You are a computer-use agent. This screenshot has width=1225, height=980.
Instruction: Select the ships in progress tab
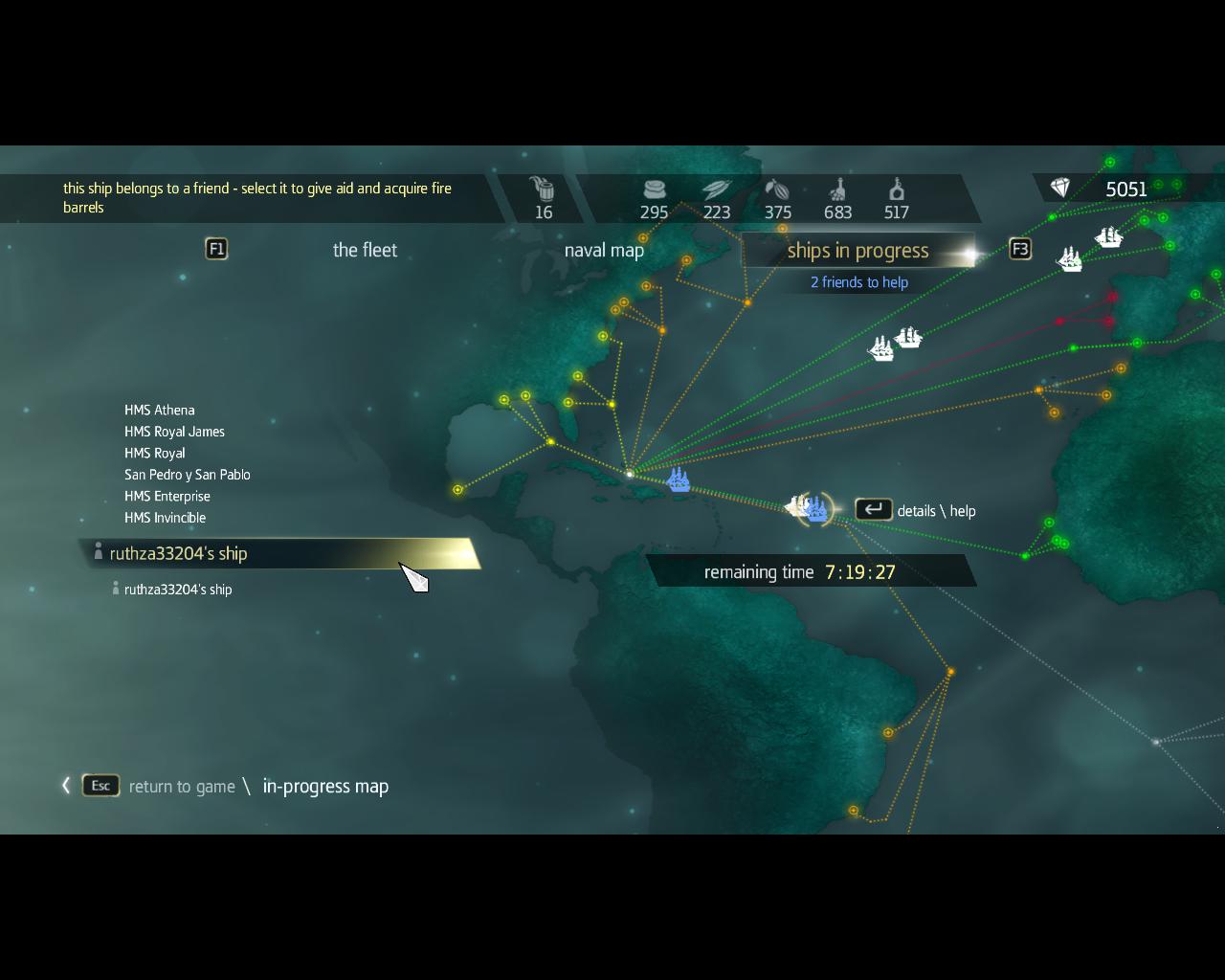point(857,251)
